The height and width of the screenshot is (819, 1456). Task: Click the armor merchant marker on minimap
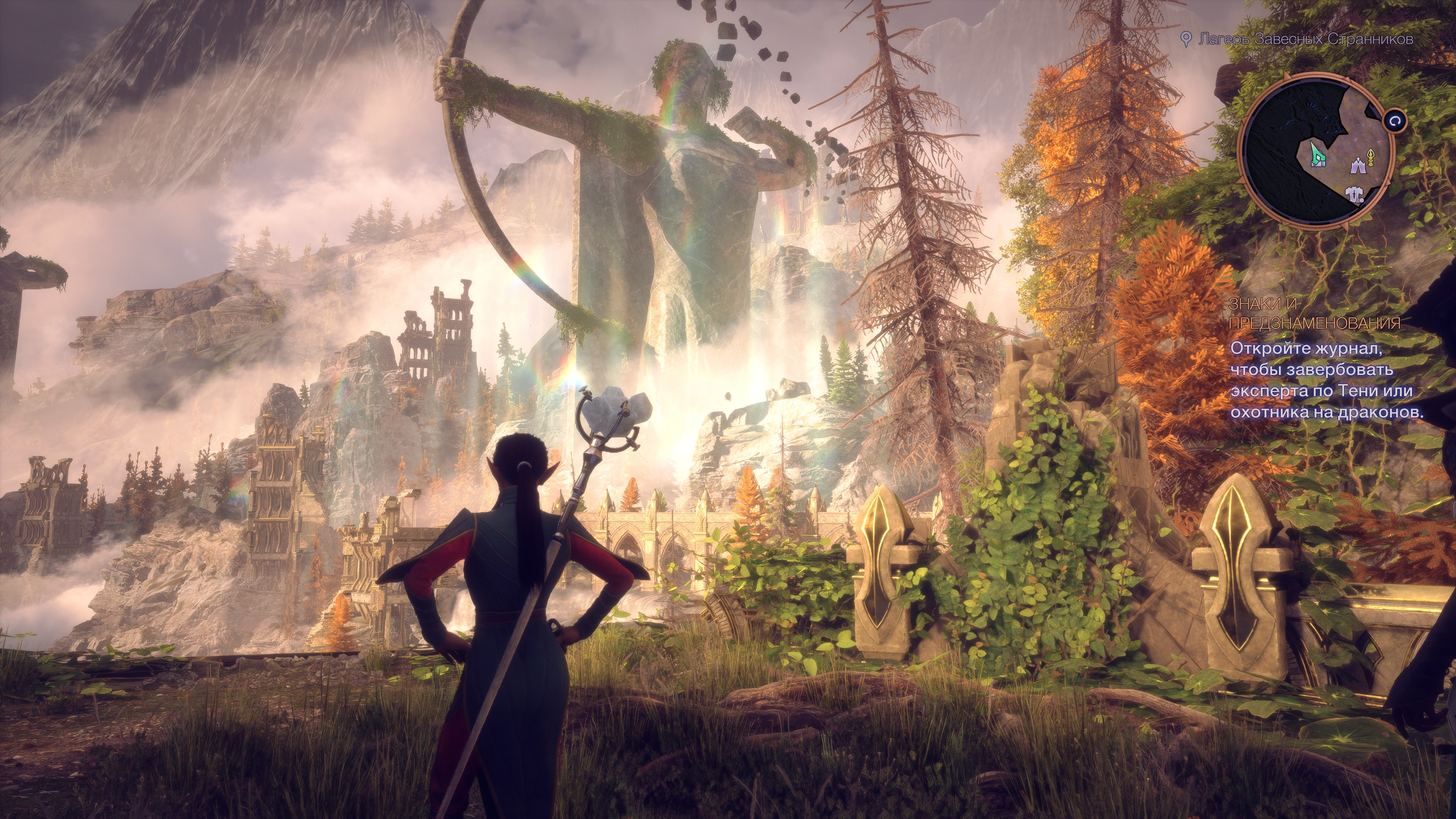[x=1355, y=195]
